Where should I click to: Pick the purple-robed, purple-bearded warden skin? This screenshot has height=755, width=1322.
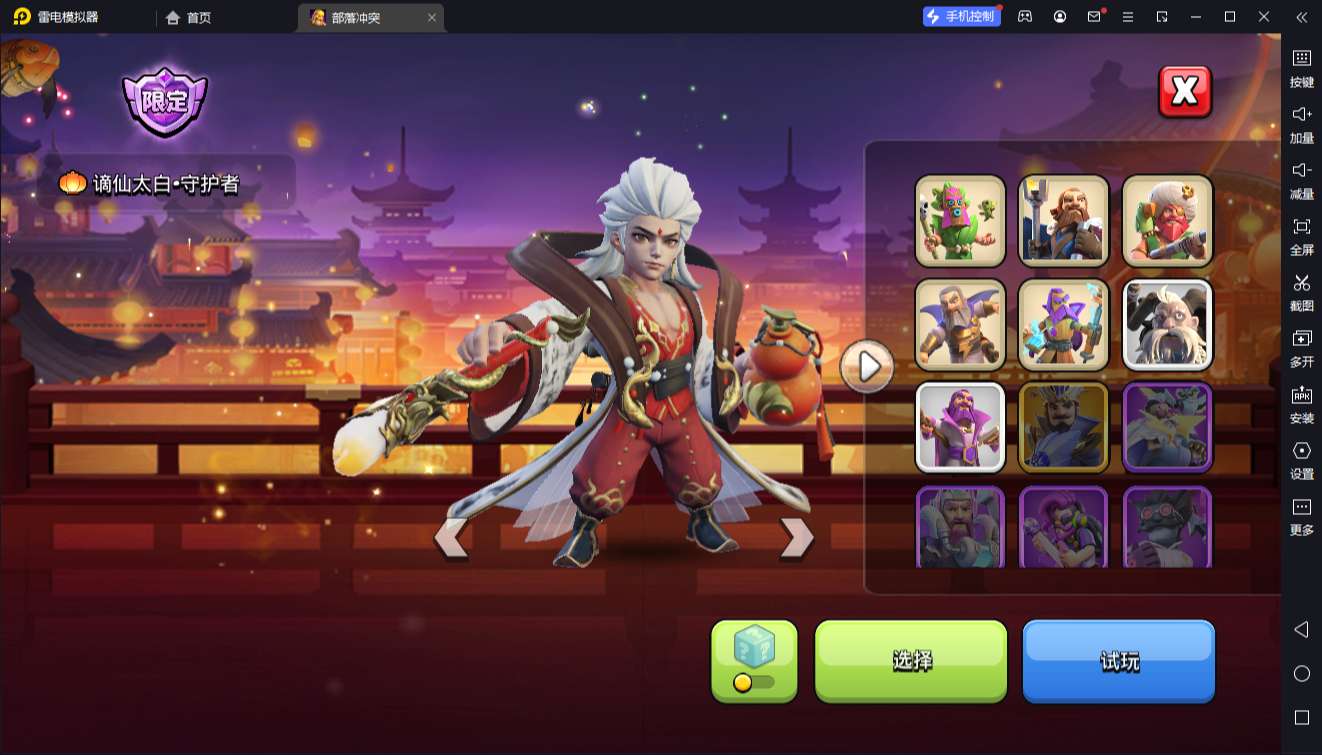(x=960, y=427)
